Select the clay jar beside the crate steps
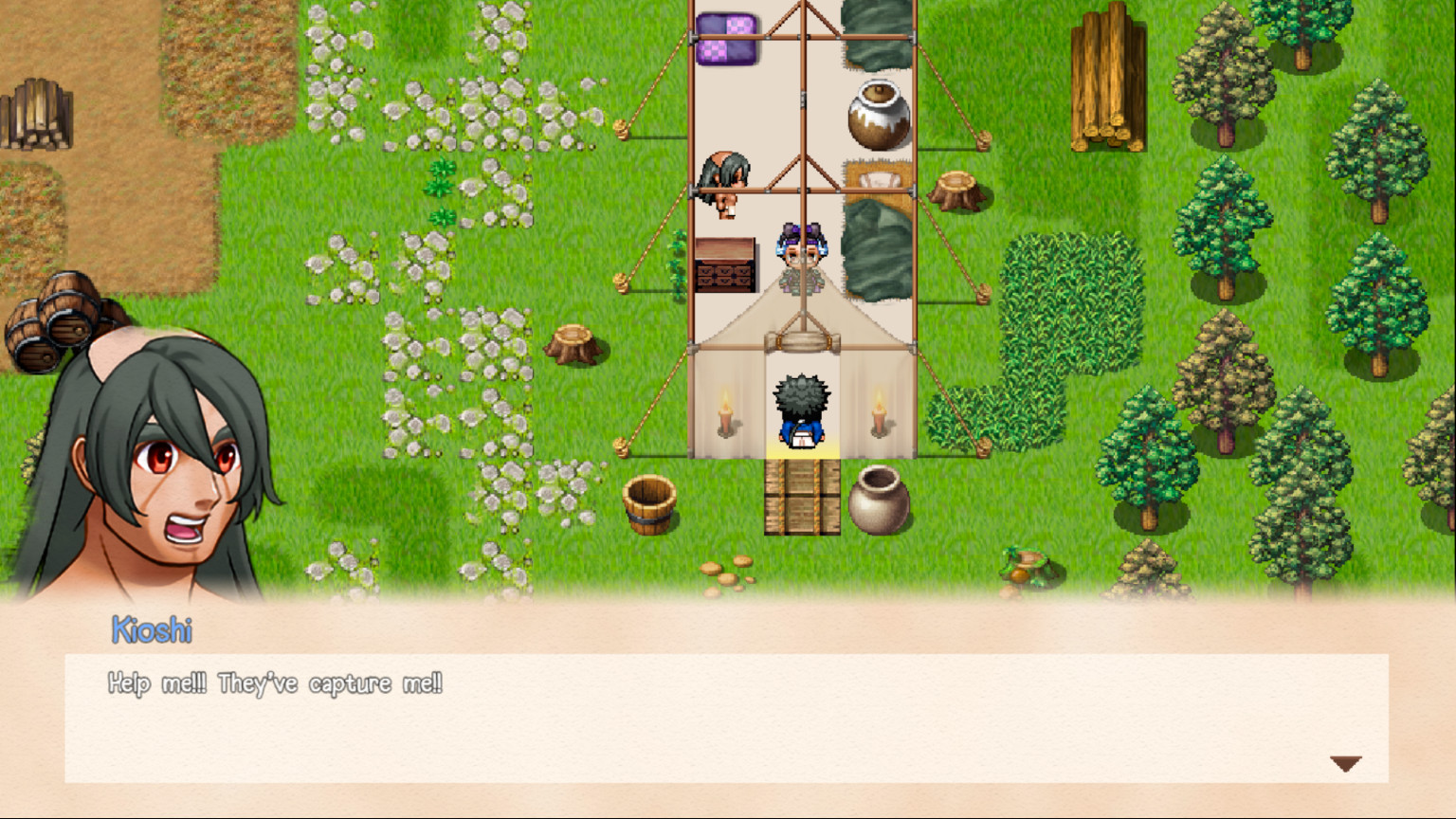This screenshot has width=1456, height=819. (882, 500)
